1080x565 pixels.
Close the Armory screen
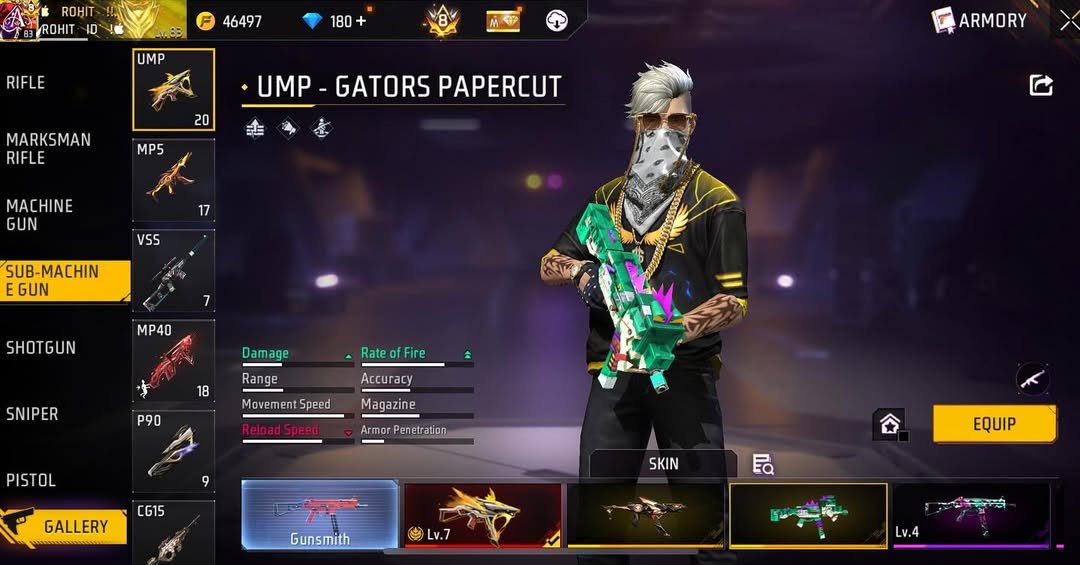point(1068,20)
